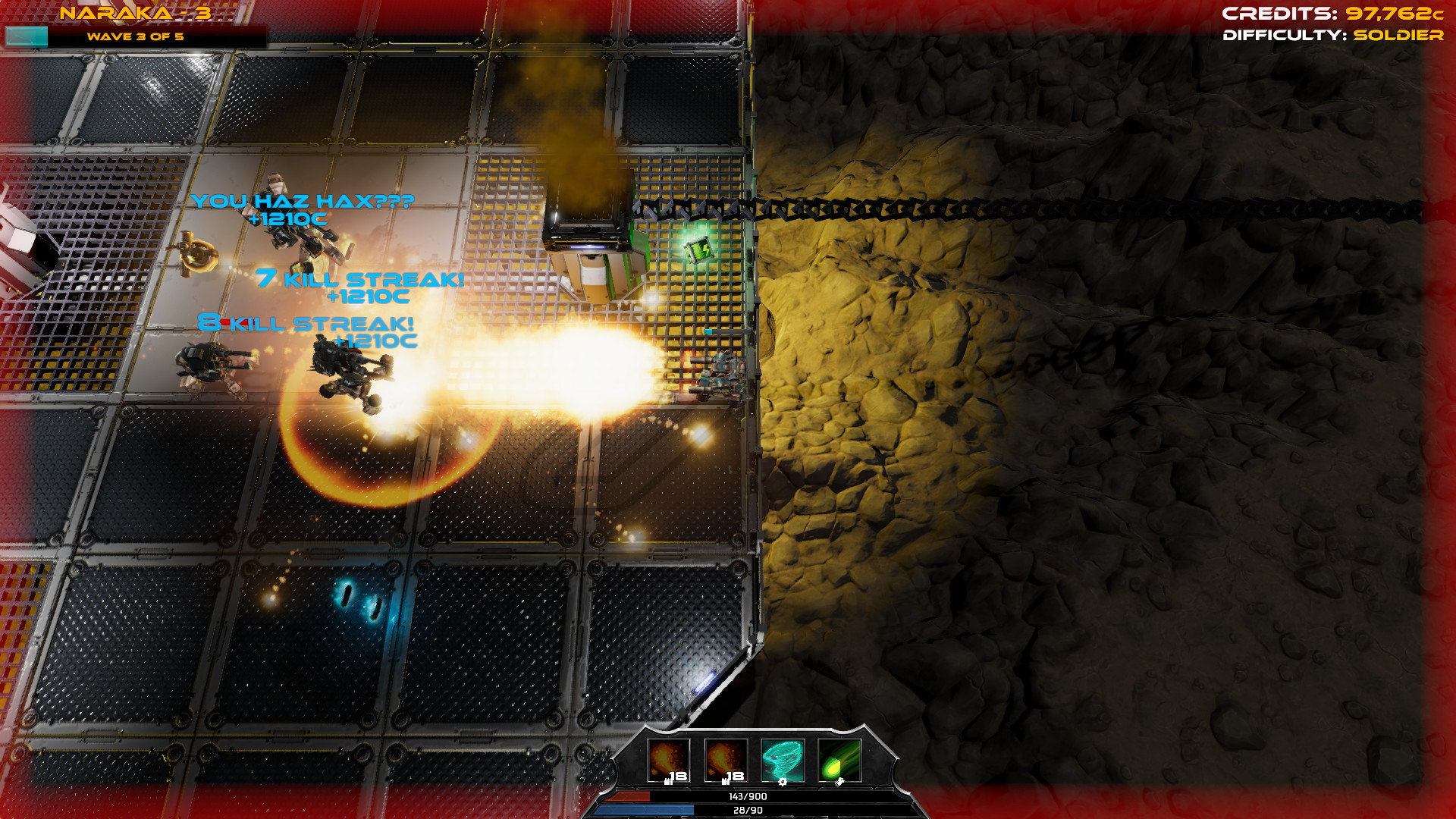Select the green projectile ability icon
1456x819 pixels.
coord(839,760)
